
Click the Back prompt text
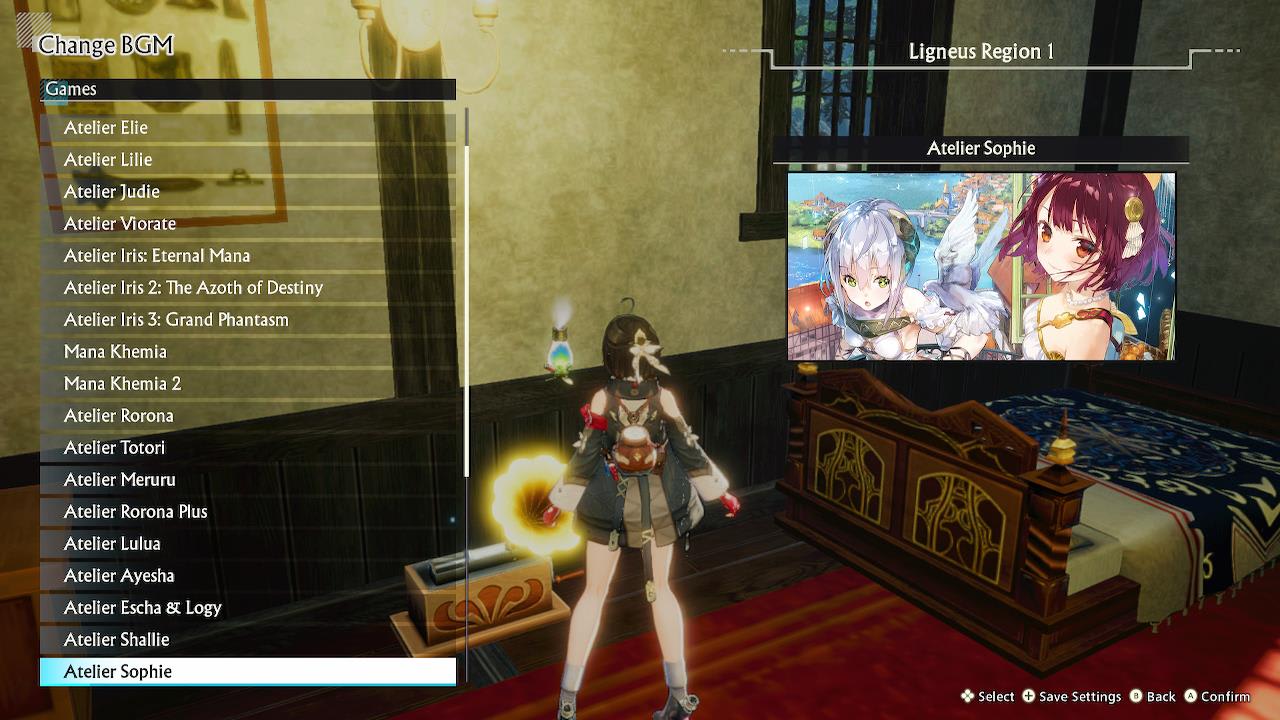1160,696
